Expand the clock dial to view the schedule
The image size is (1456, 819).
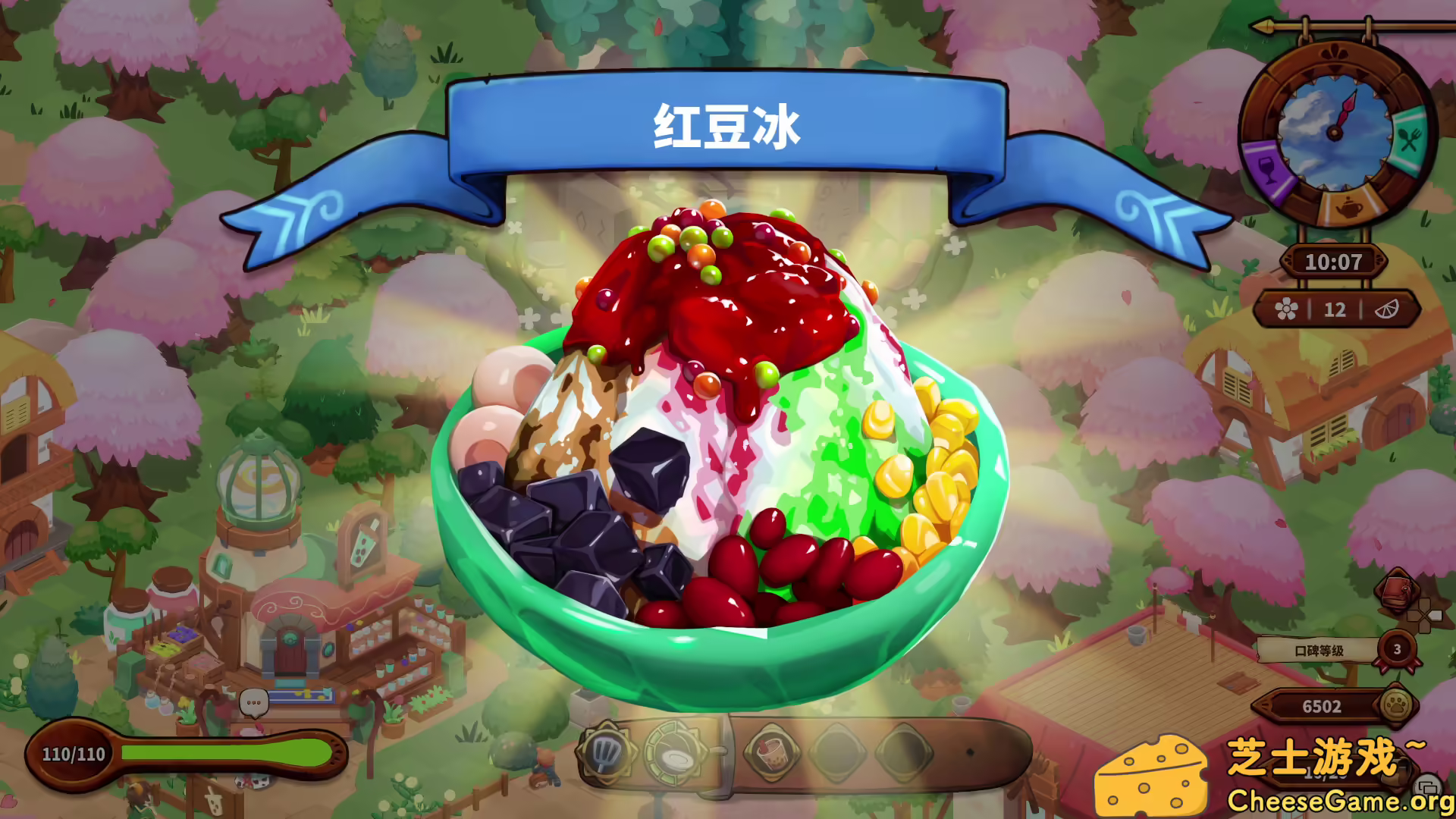[1335, 133]
